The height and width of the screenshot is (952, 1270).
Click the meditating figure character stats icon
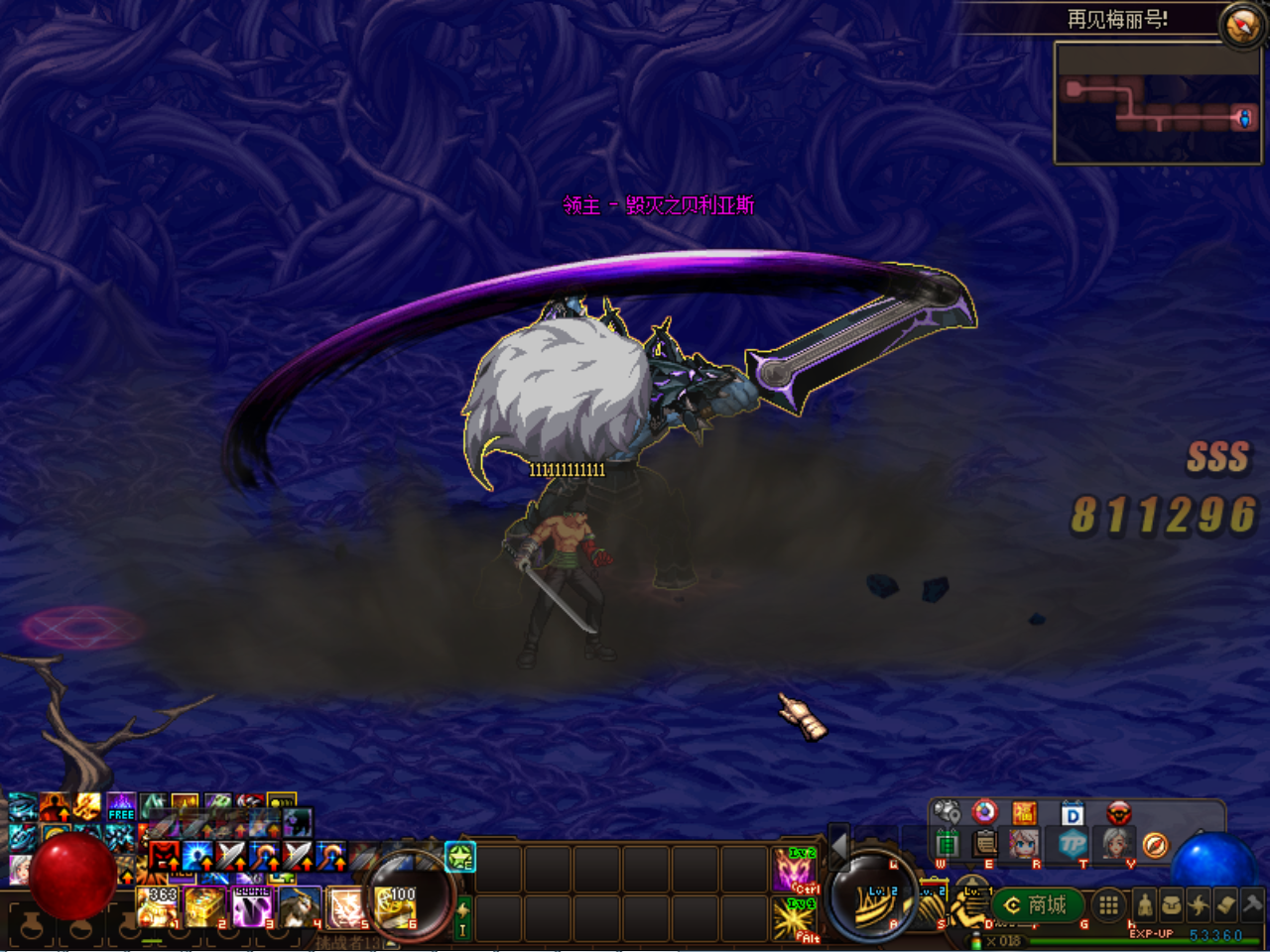(1144, 903)
